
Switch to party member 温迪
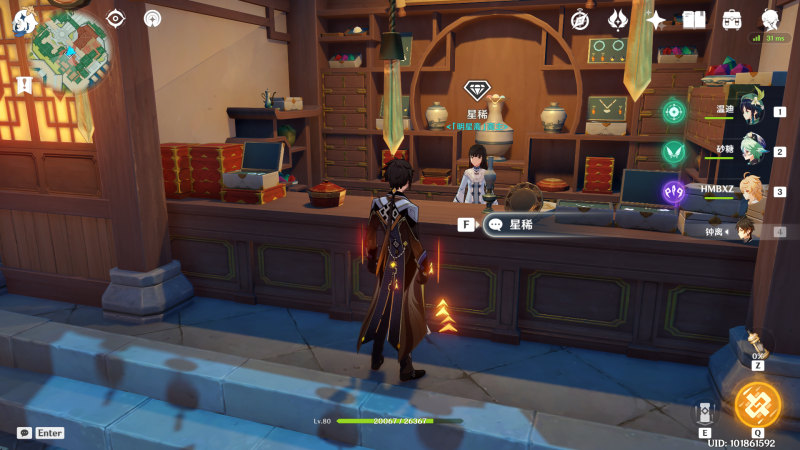pyautogui.click(x=741, y=111)
